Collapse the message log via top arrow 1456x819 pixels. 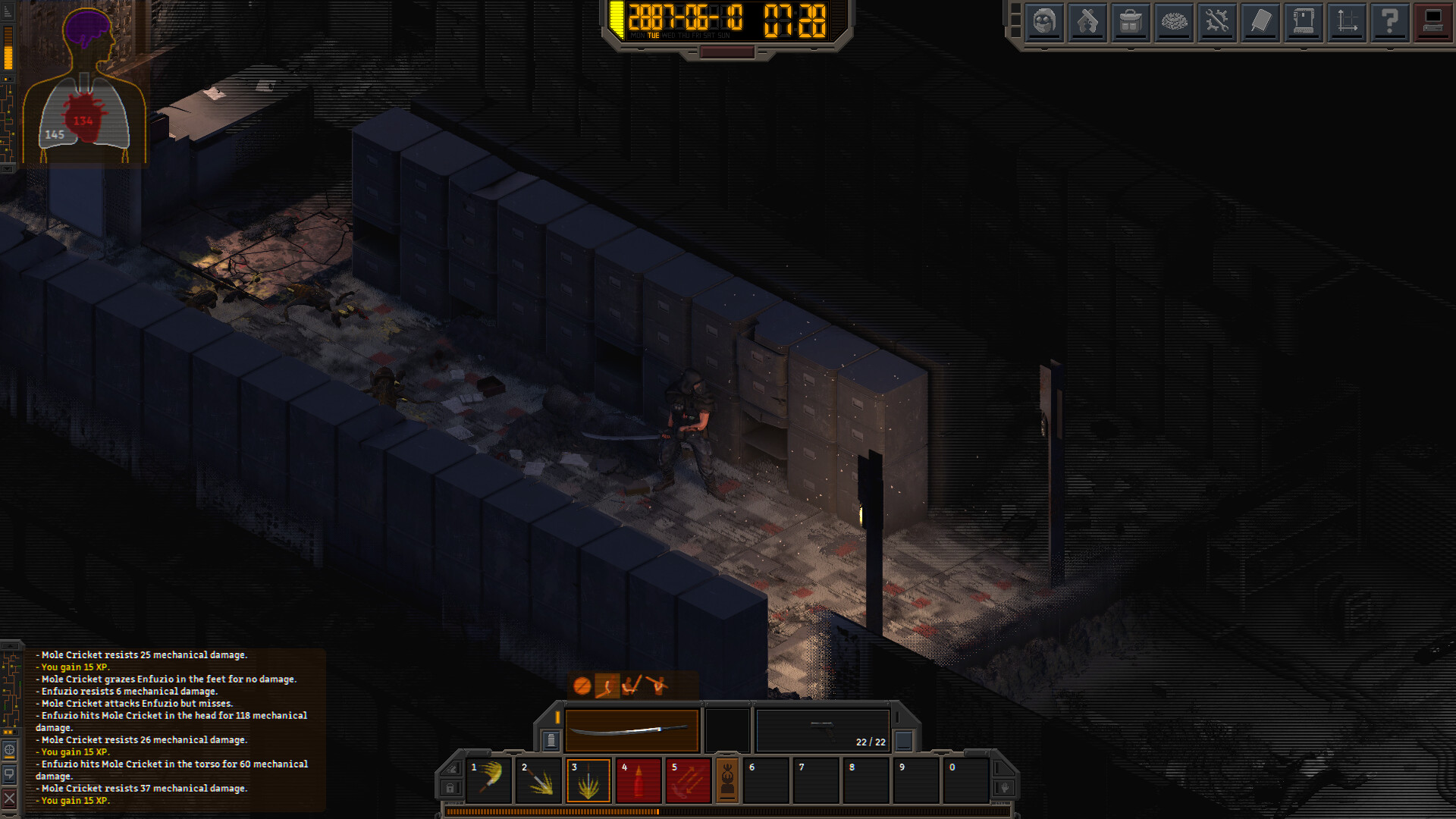pyautogui.click(x=9, y=645)
